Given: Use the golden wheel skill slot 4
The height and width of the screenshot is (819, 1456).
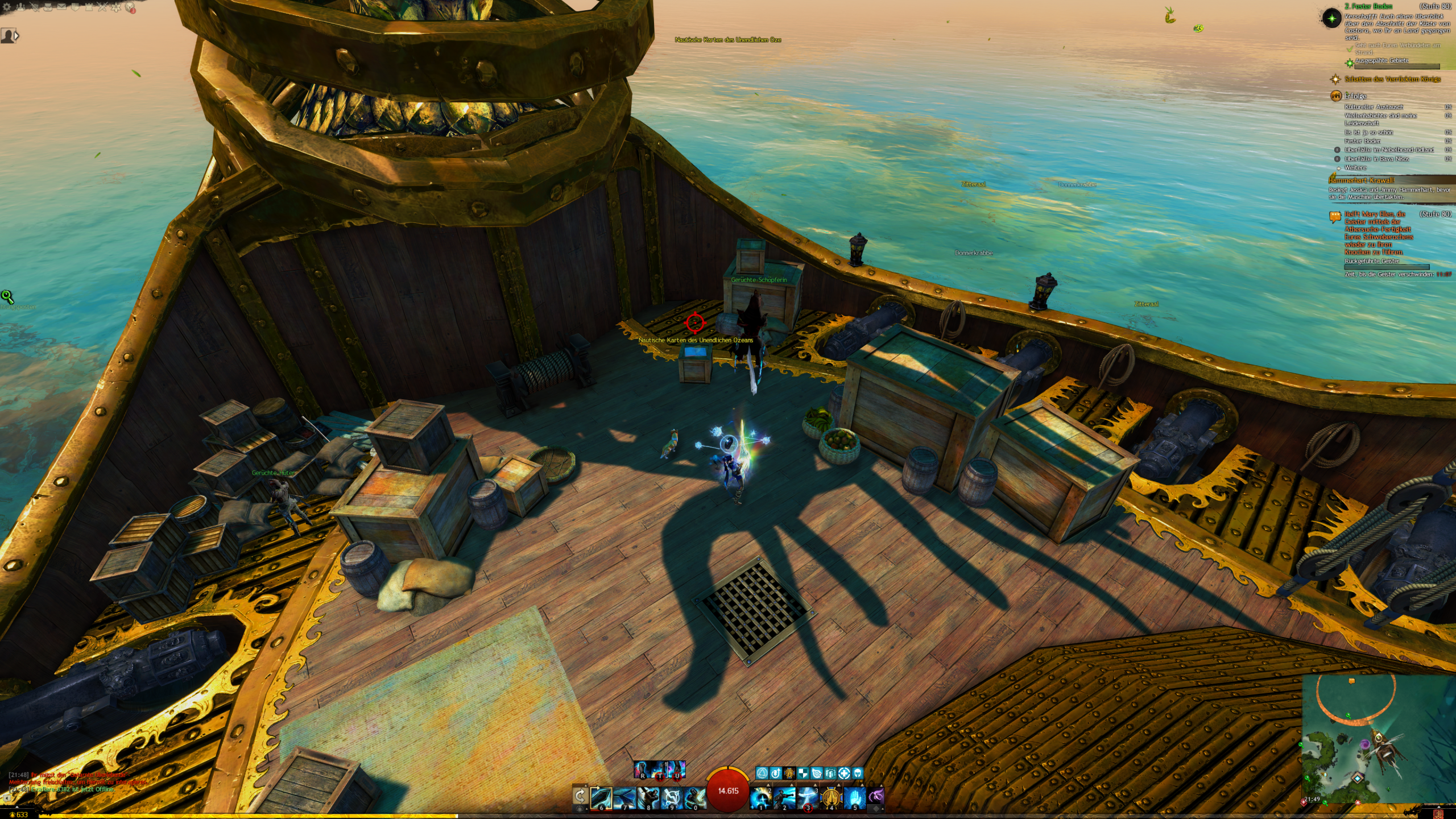Looking at the screenshot, I should click(831, 798).
